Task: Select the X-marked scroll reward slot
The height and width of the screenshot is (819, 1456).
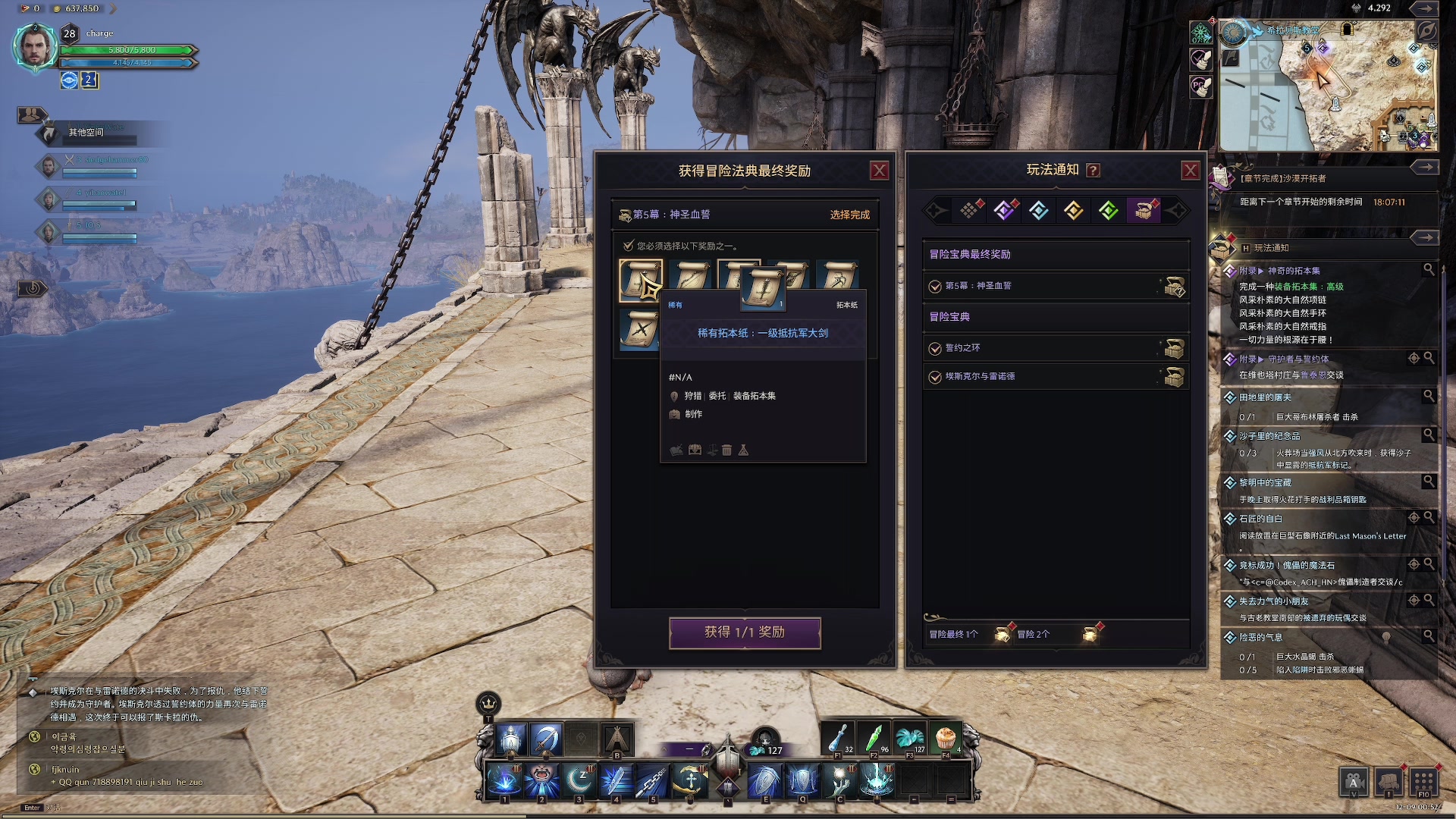Action: pyautogui.click(x=640, y=330)
